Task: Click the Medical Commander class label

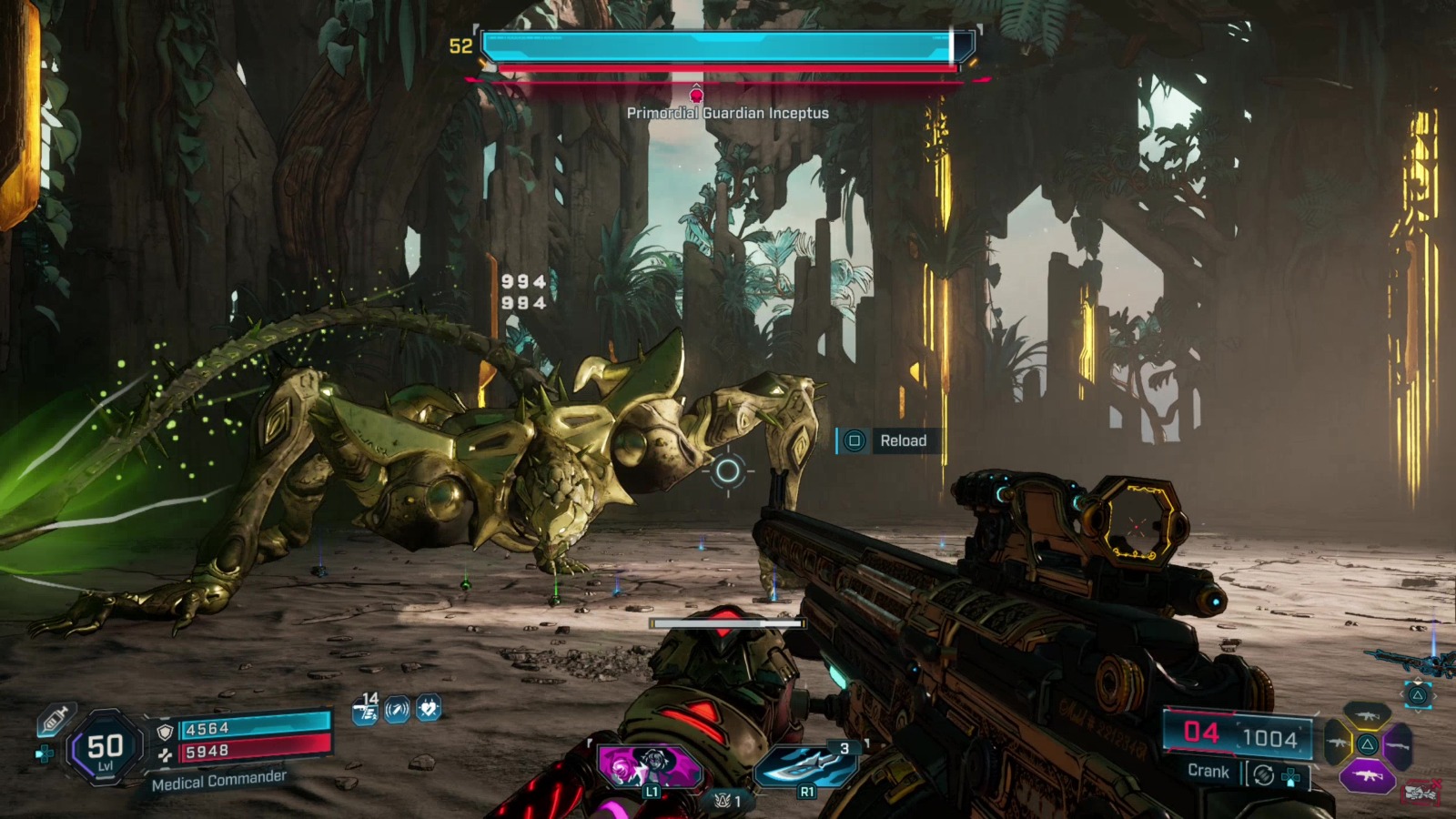Action: [x=218, y=782]
